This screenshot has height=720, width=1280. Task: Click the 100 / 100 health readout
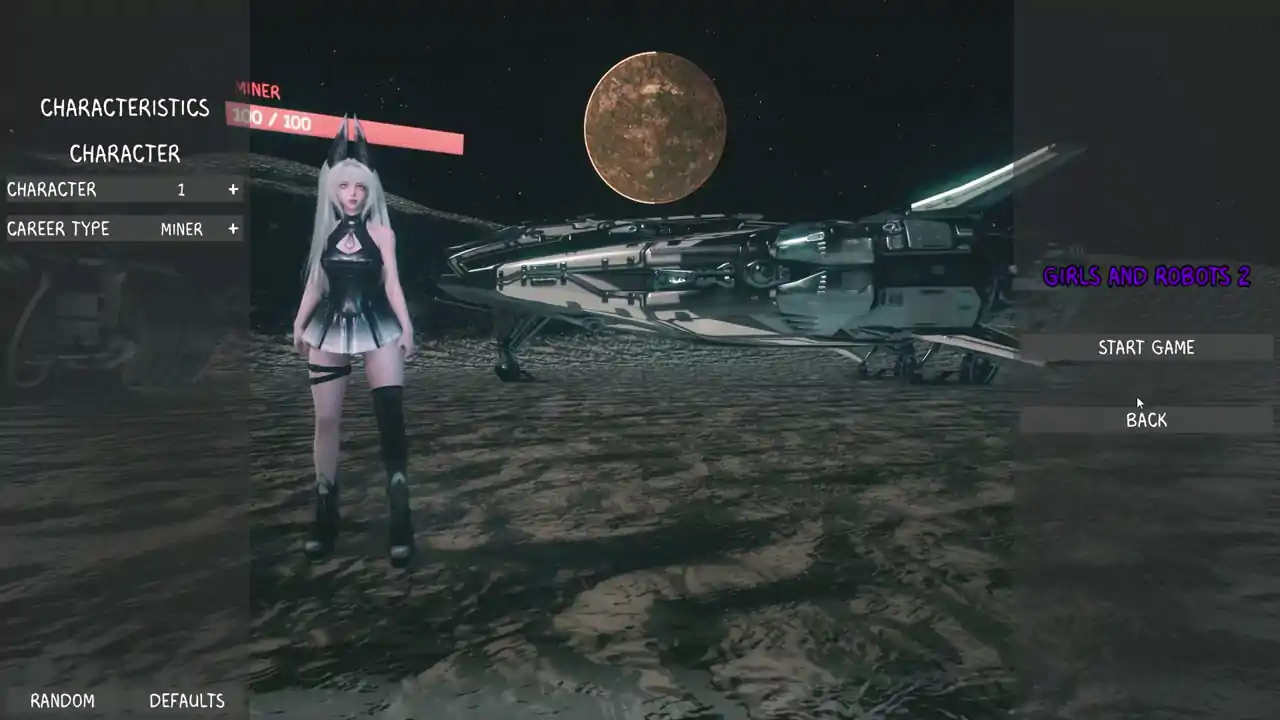coord(274,122)
